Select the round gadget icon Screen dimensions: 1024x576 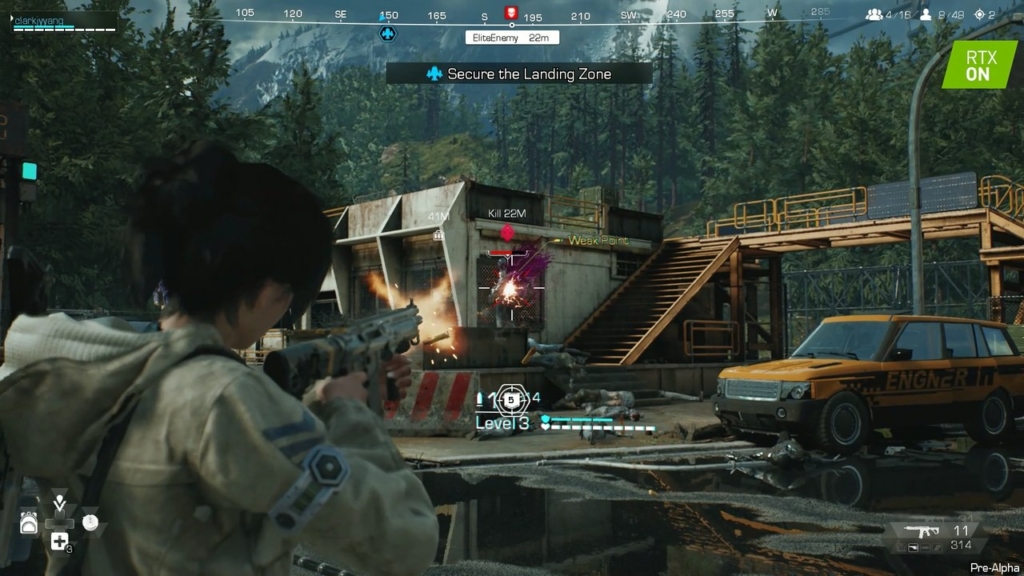(91, 522)
